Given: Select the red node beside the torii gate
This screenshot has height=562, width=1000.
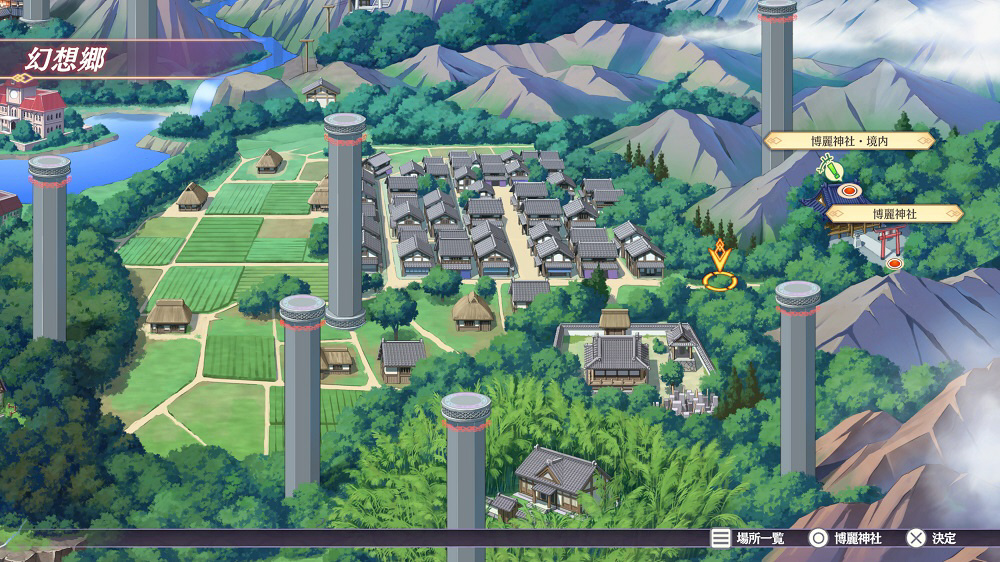Looking at the screenshot, I should click(x=894, y=263).
